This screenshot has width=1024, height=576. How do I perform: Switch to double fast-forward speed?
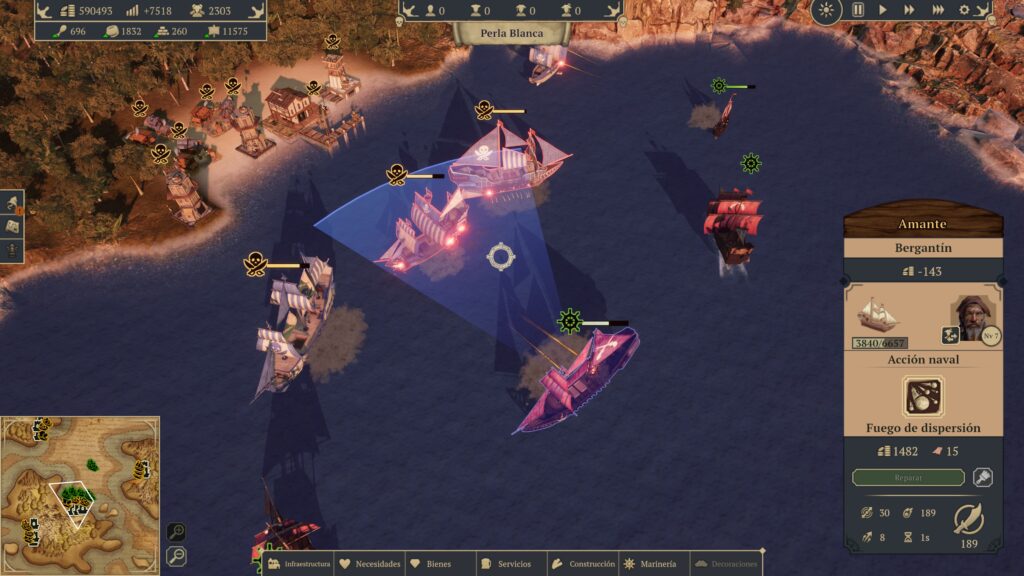[908, 10]
